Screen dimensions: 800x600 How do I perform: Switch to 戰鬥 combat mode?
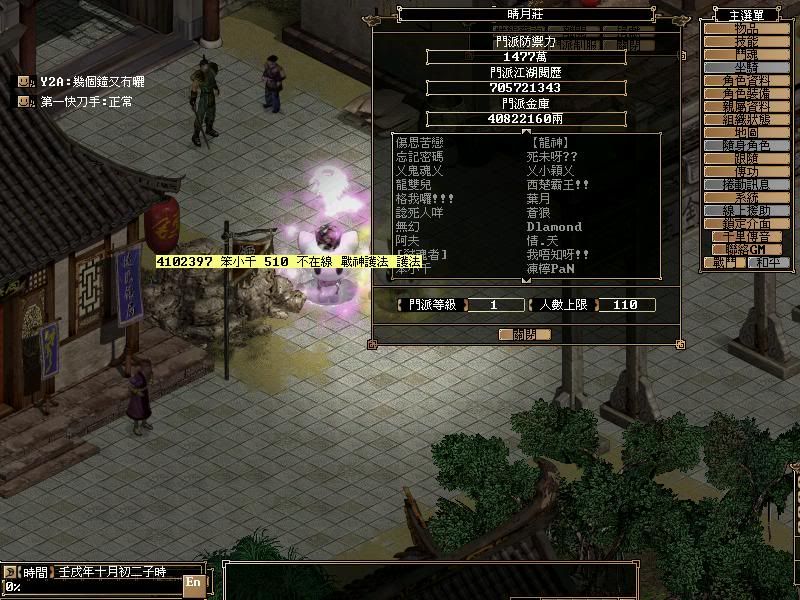pos(725,263)
